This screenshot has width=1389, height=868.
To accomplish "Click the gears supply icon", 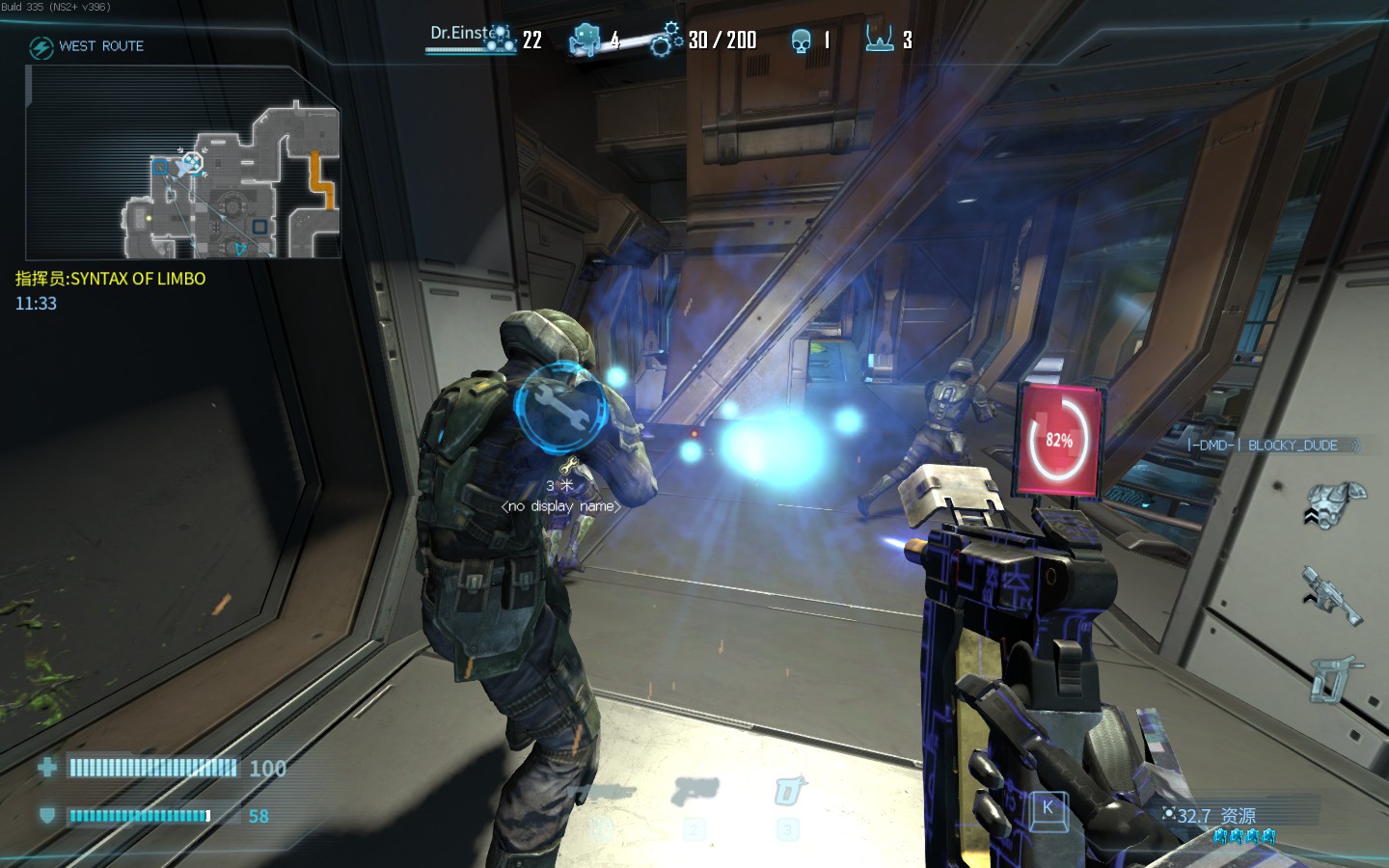I will (666, 40).
